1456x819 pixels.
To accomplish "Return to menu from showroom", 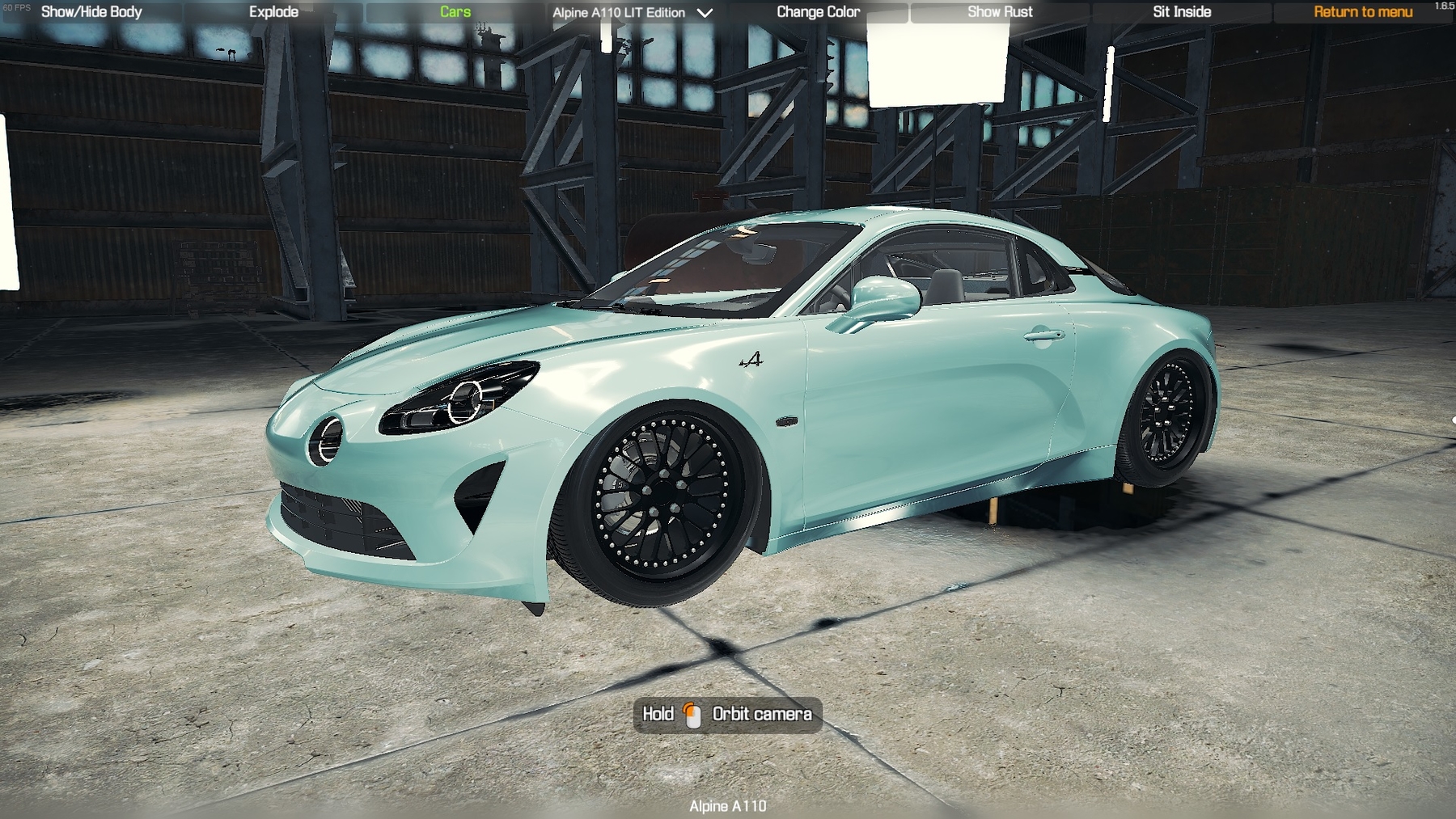I will (x=1362, y=12).
